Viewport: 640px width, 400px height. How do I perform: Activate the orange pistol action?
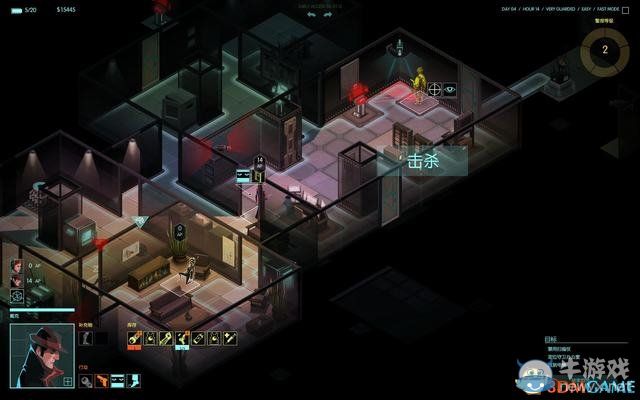tap(102, 380)
